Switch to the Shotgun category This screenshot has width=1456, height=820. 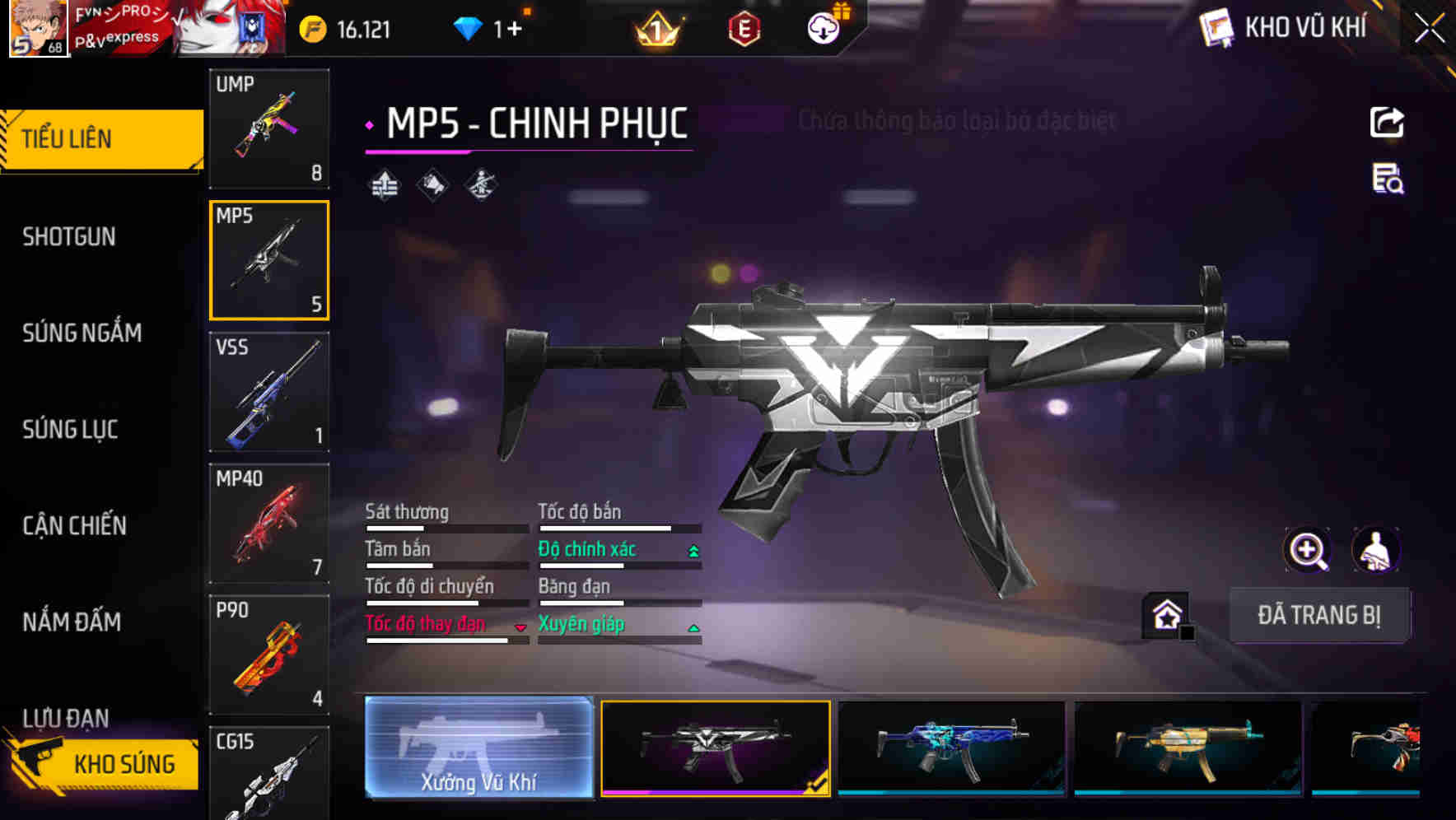click(x=69, y=237)
